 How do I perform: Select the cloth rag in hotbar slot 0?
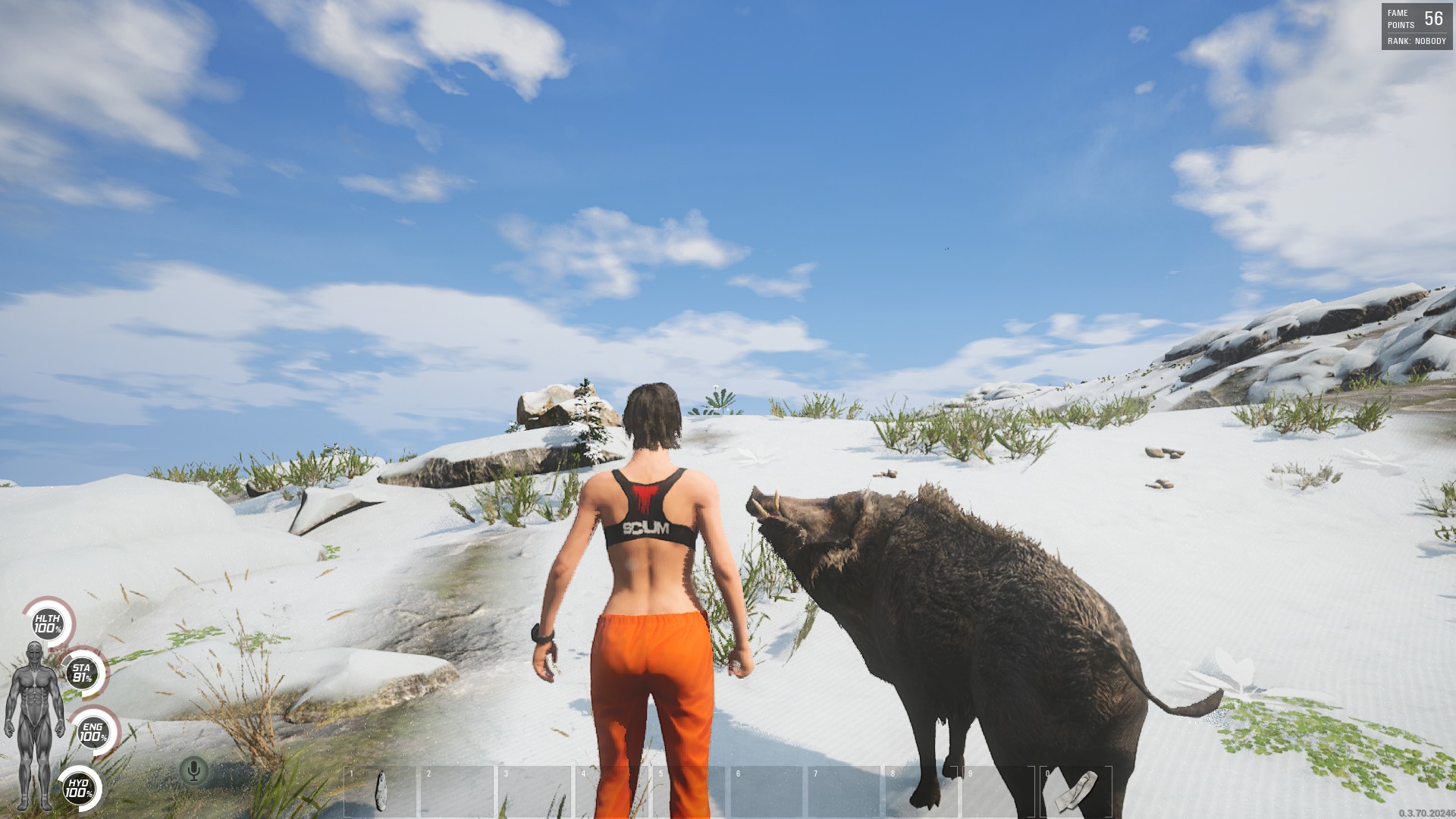click(1076, 791)
